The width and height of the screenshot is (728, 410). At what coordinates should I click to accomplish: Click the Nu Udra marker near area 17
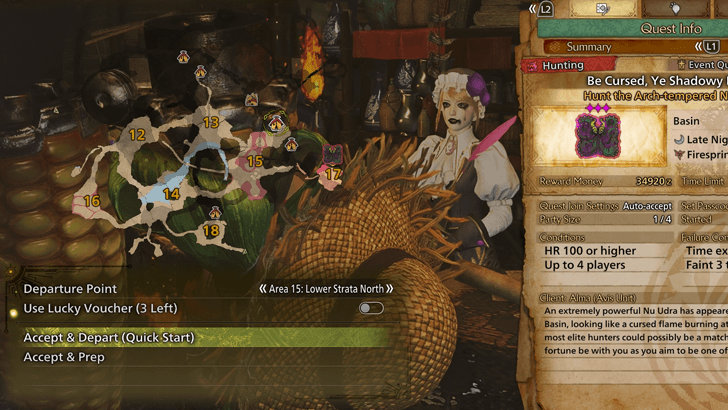click(331, 153)
